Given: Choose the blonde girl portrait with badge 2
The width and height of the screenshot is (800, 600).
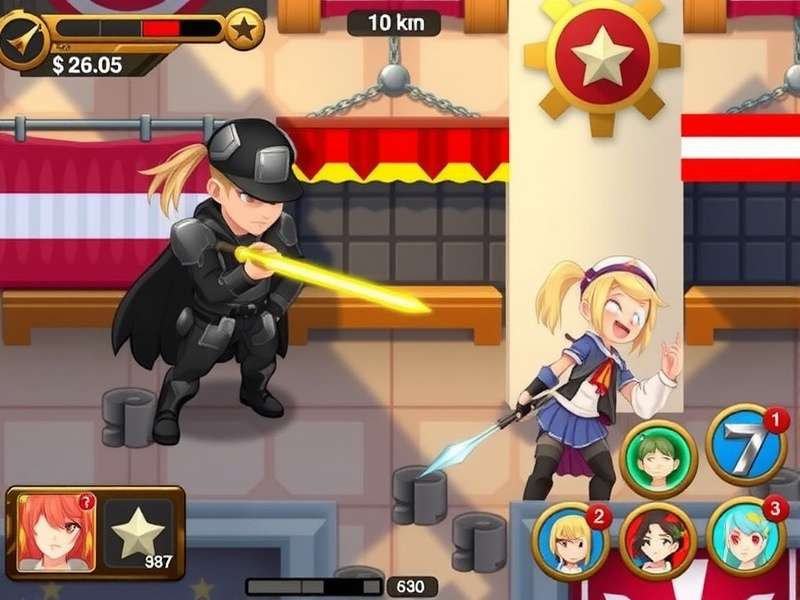Looking at the screenshot, I should click(x=570, y=540).
